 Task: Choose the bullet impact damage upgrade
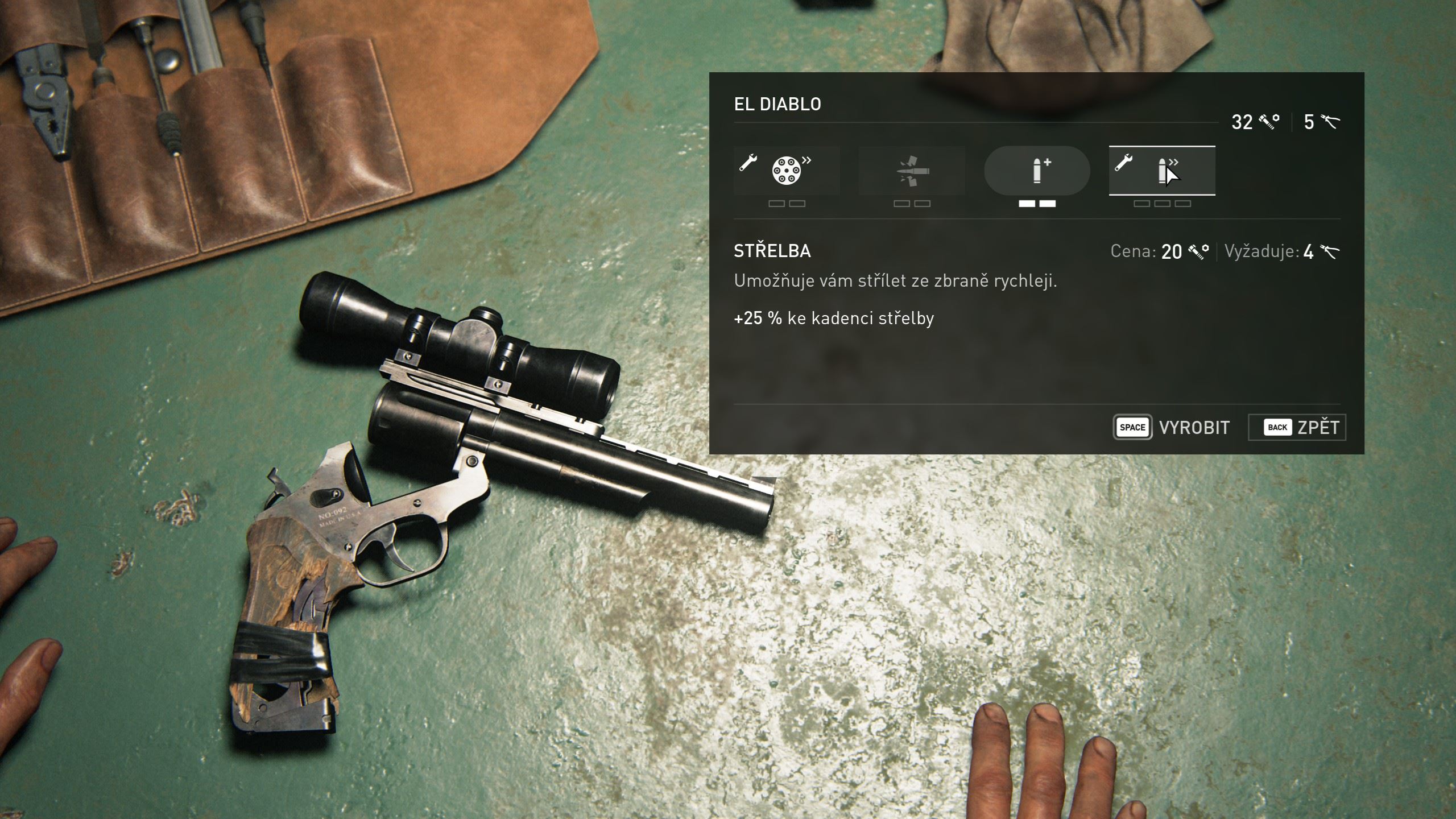click(912, 171)
